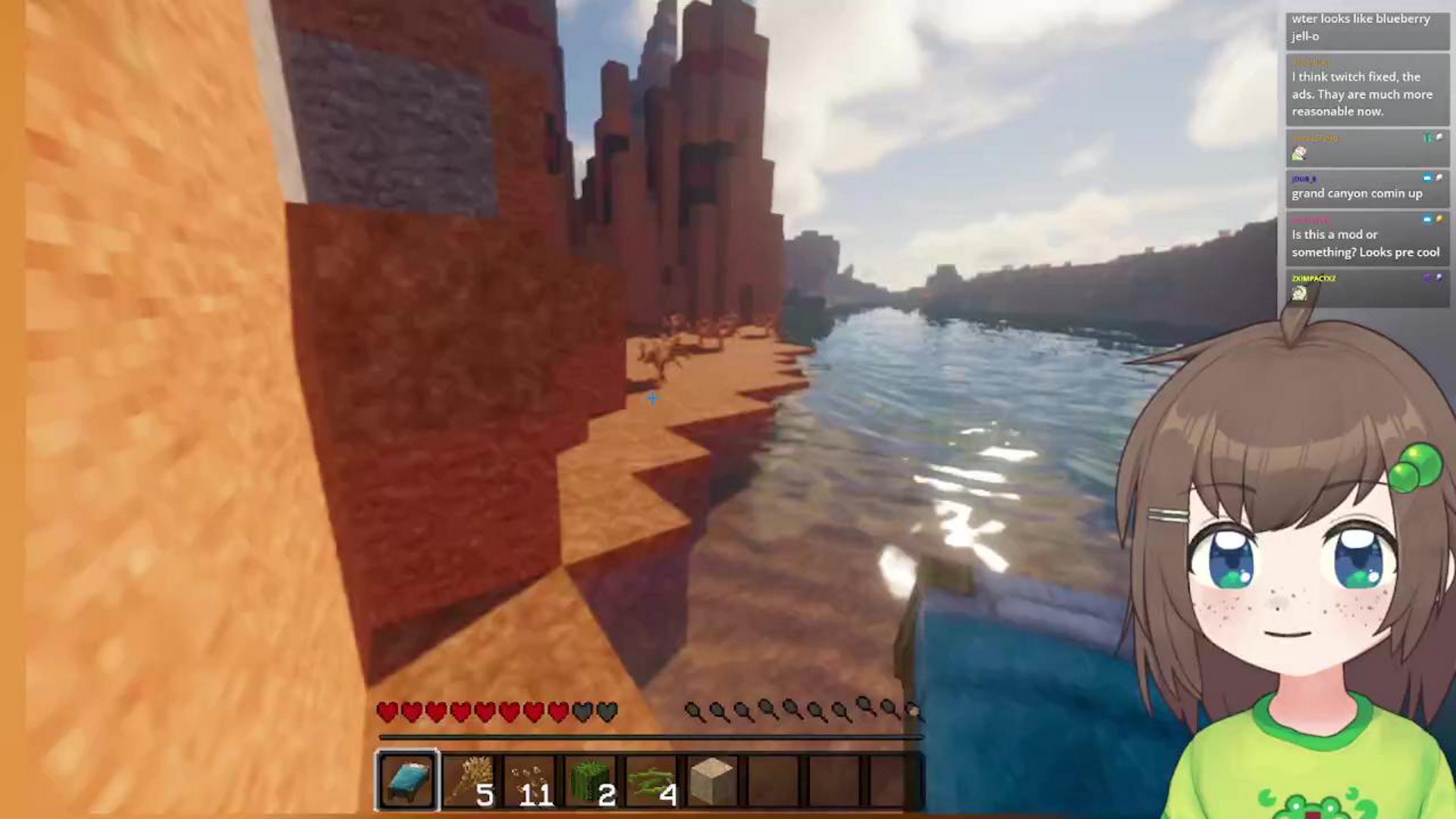Click the emote in ZXIMPACTXZ's message

click(x=1298, y=294)
